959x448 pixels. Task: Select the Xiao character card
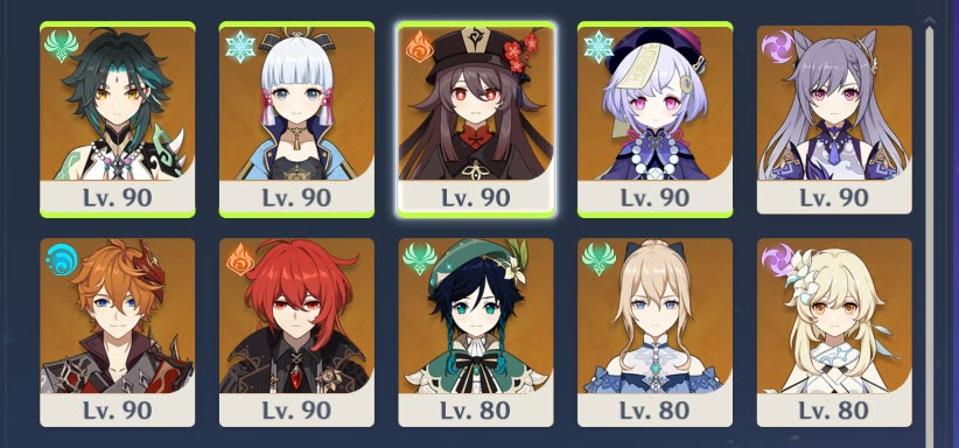pos(117,118)
